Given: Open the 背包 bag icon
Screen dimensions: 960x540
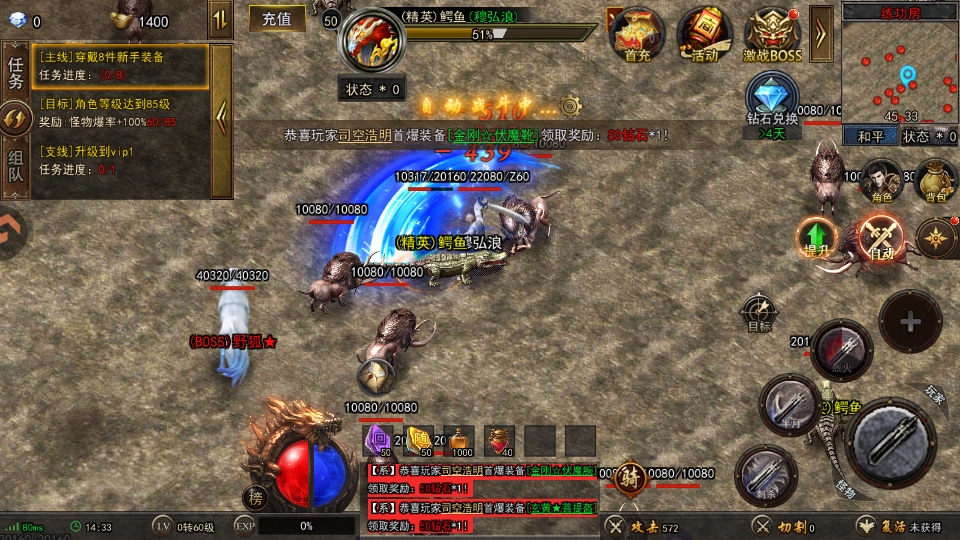Looking at the screenshot, I should tap(936, 180).
